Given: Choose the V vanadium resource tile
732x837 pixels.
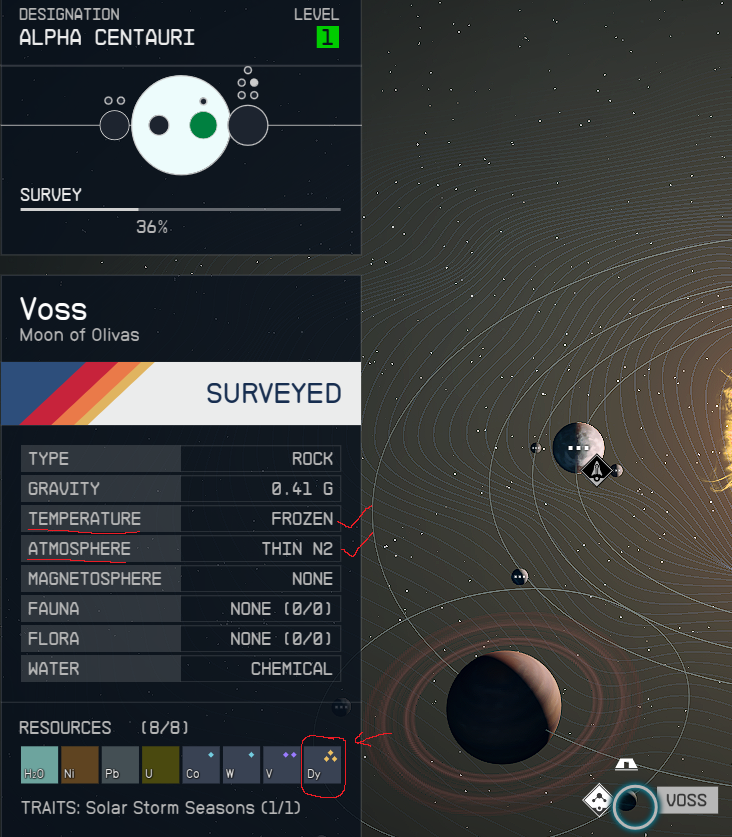Looking at the screenshot, I should (x=281, y=764).
